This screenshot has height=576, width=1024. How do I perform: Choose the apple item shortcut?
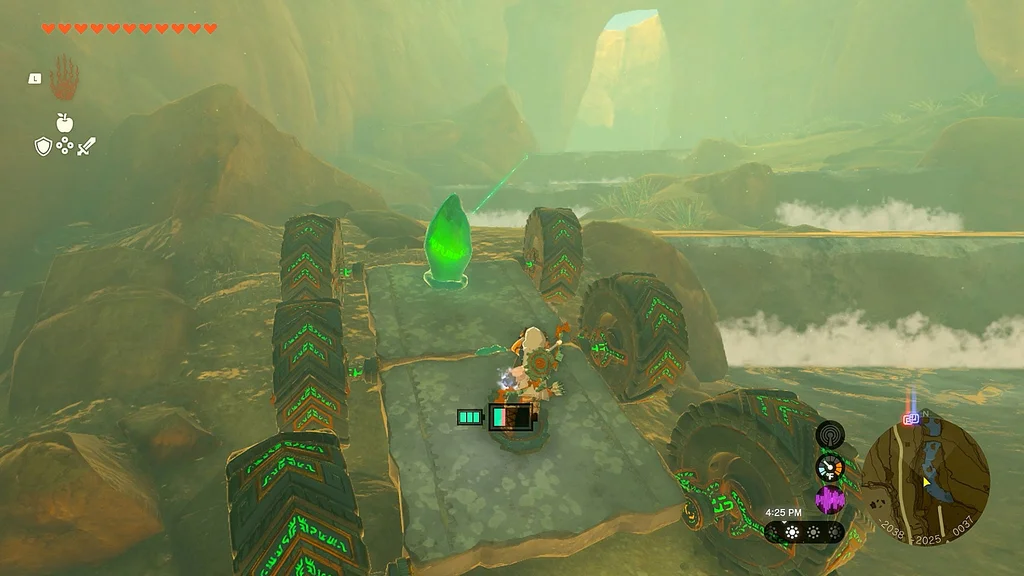(65, 123)
